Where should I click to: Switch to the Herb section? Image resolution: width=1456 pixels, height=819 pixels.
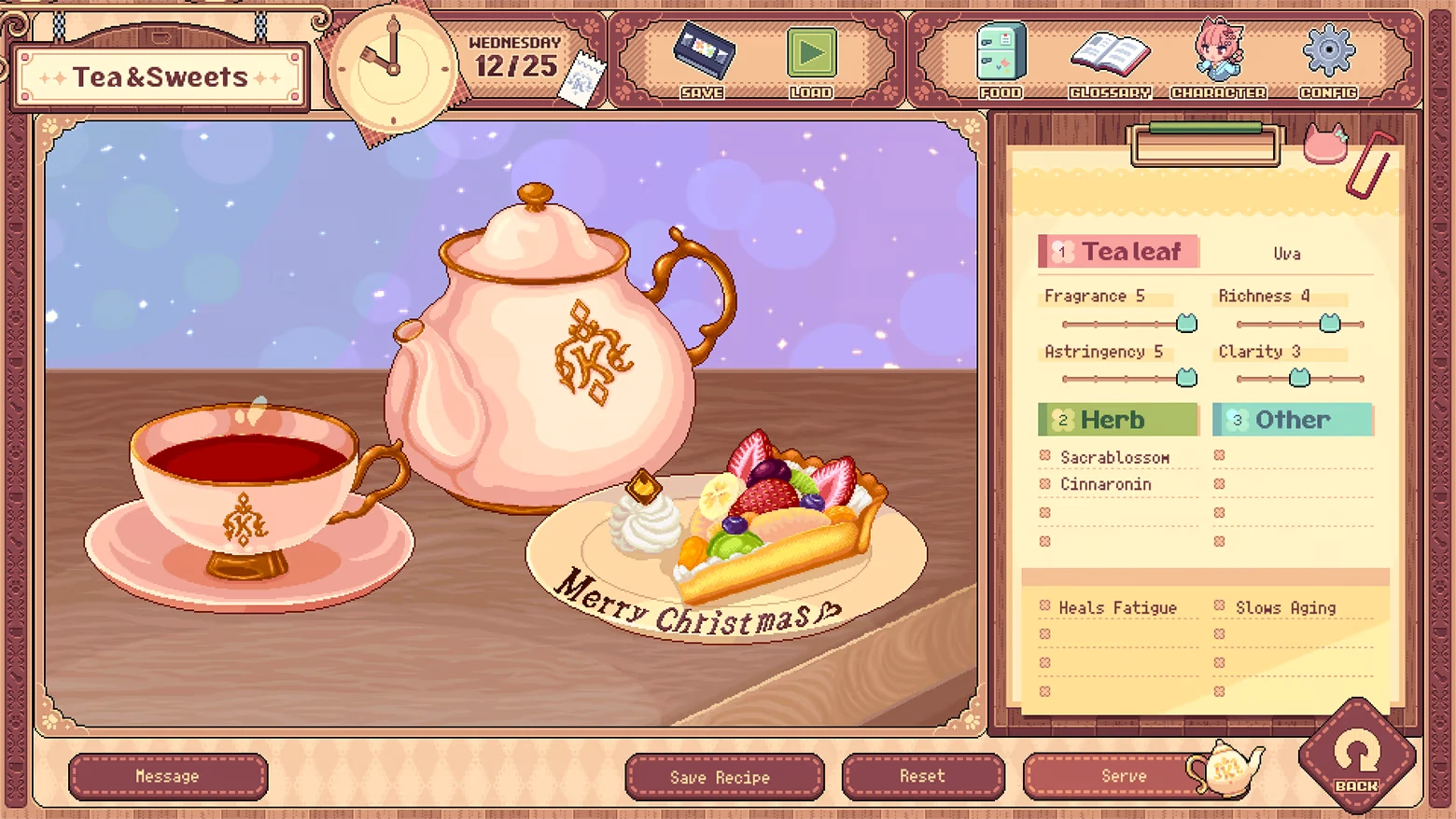[x=1117, y=419]
